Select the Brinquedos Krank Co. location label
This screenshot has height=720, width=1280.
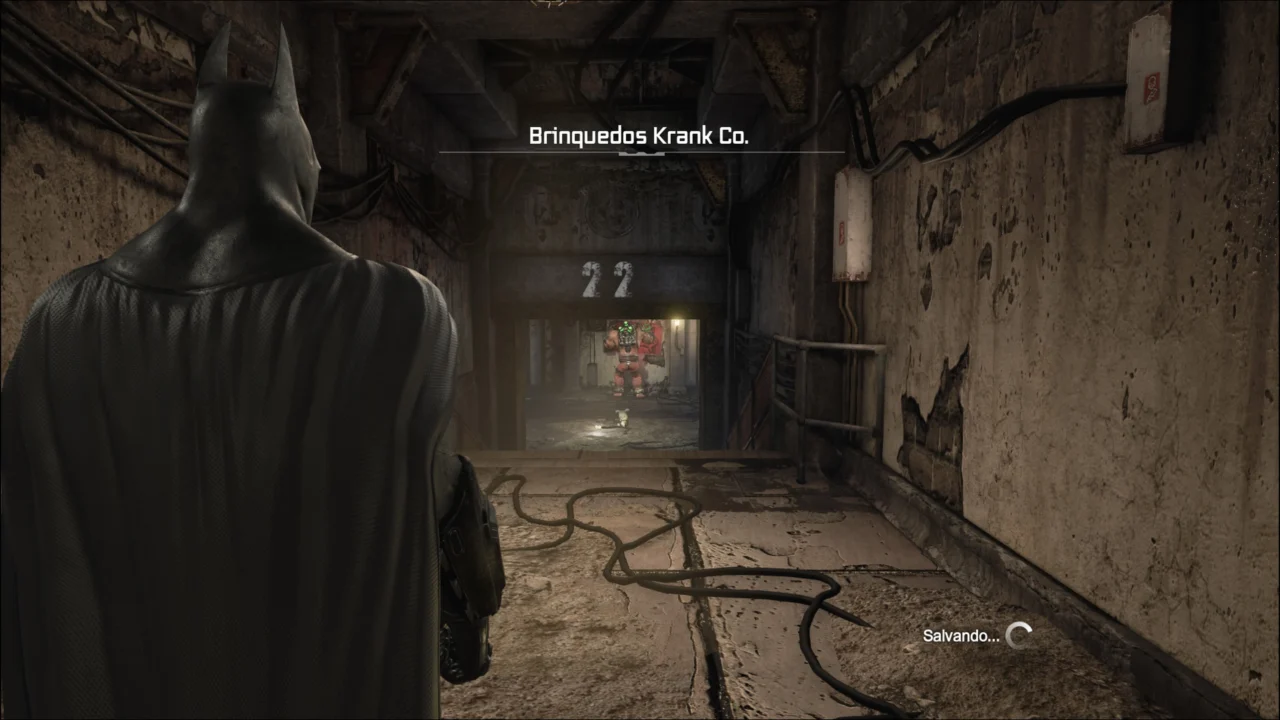(638, 137)
